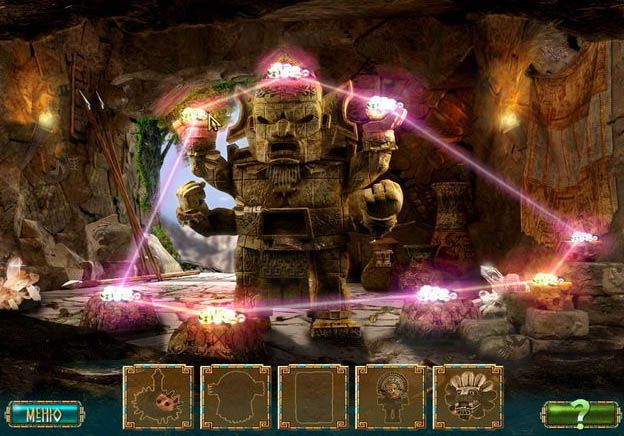Pick the small stone idol figure slot
The height and width of the screenshot is (436, 624).
tap(390, 397)
